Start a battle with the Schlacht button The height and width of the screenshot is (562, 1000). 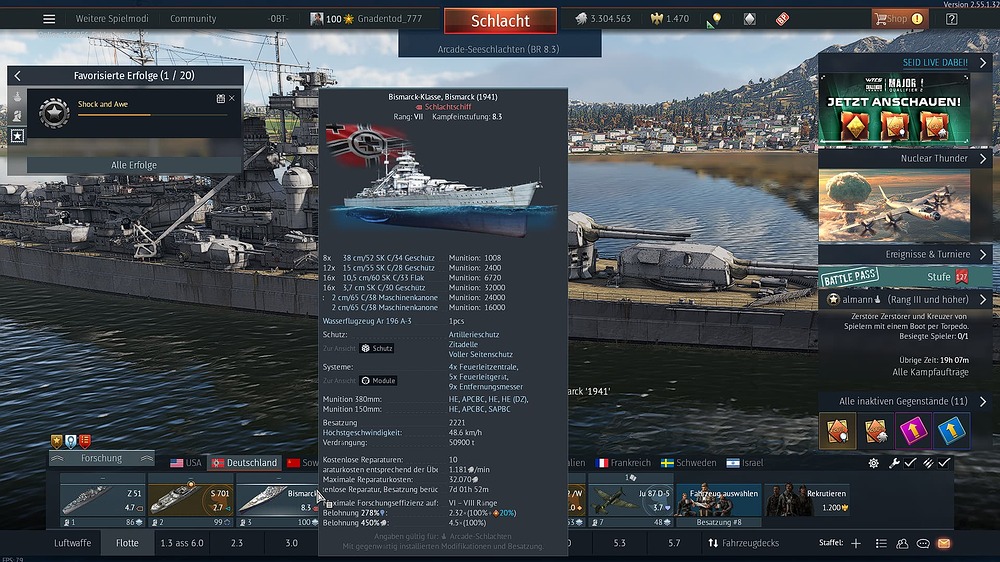coord(500,21)
